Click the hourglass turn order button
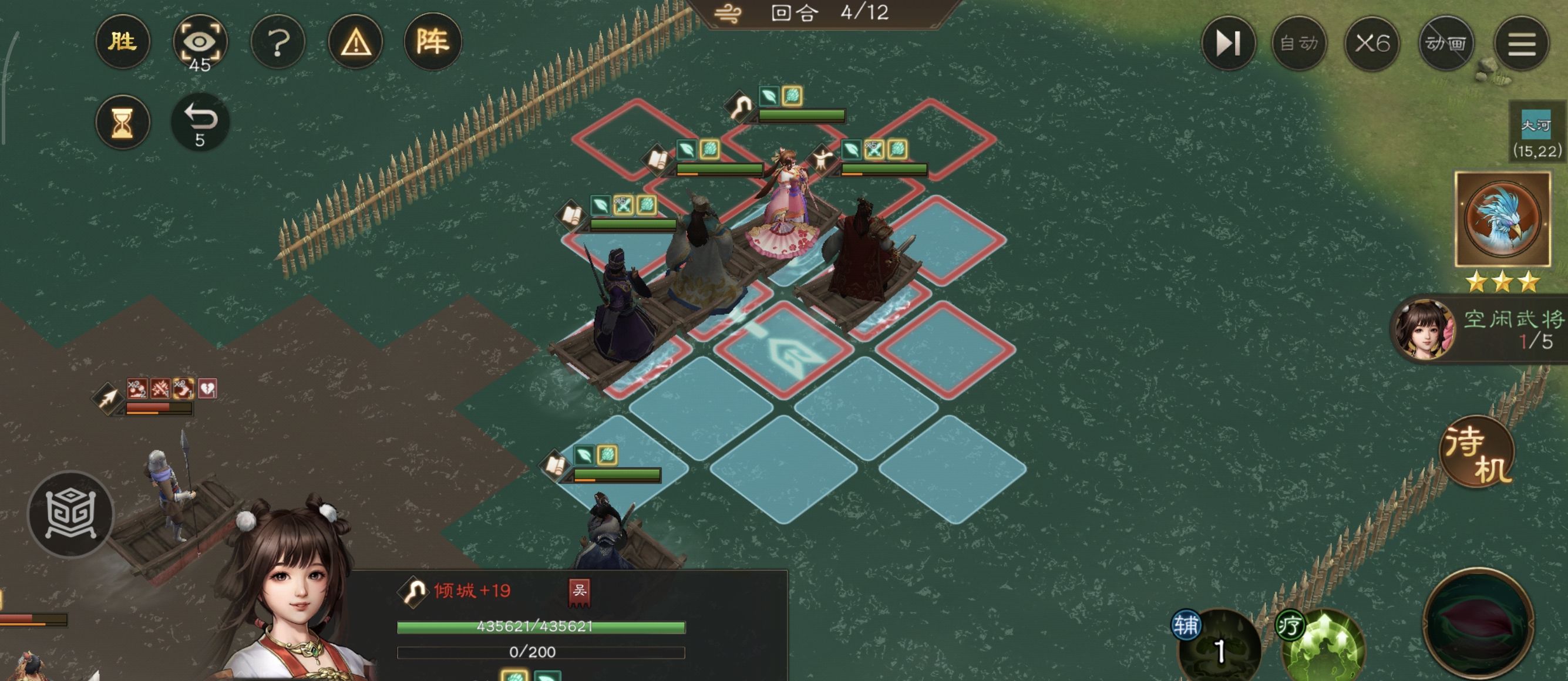Image resolution: width=1568 pixels, height=681 pixels. (122, 122)
